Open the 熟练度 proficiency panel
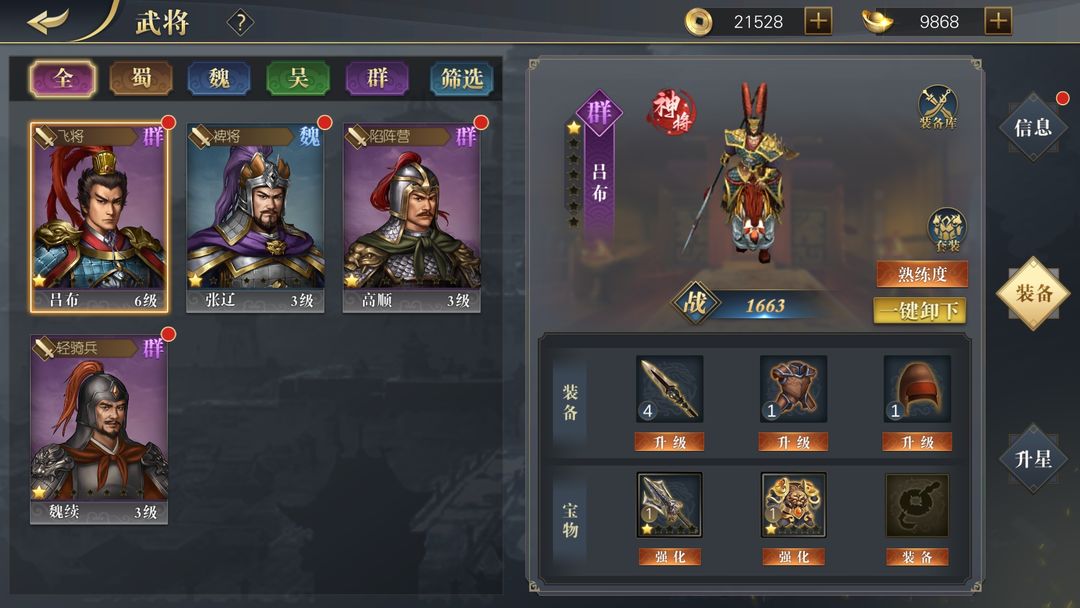This screenshot has height=608, width=1080. click(x=922, y=274)
